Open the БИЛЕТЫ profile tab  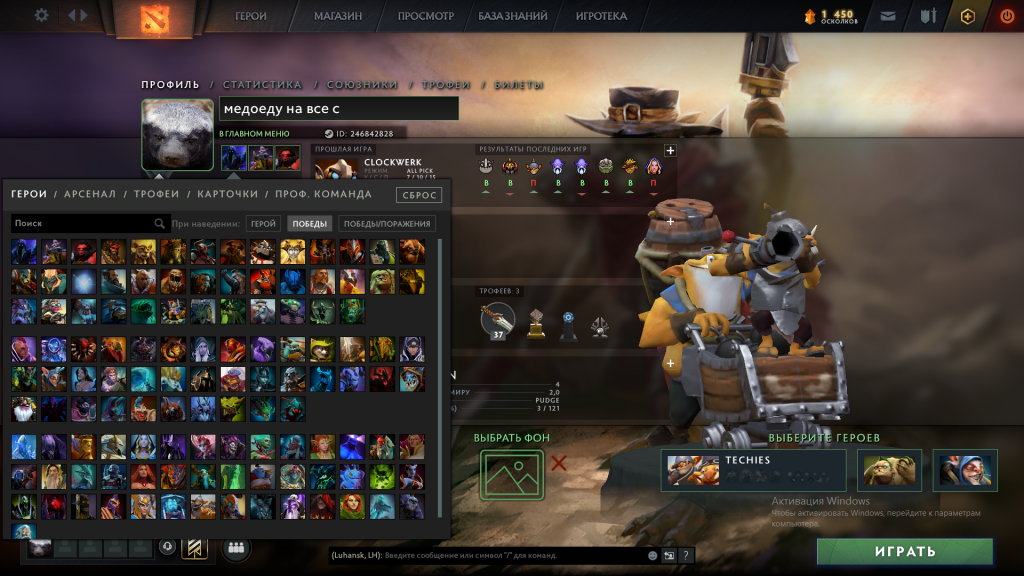point(519,85)
